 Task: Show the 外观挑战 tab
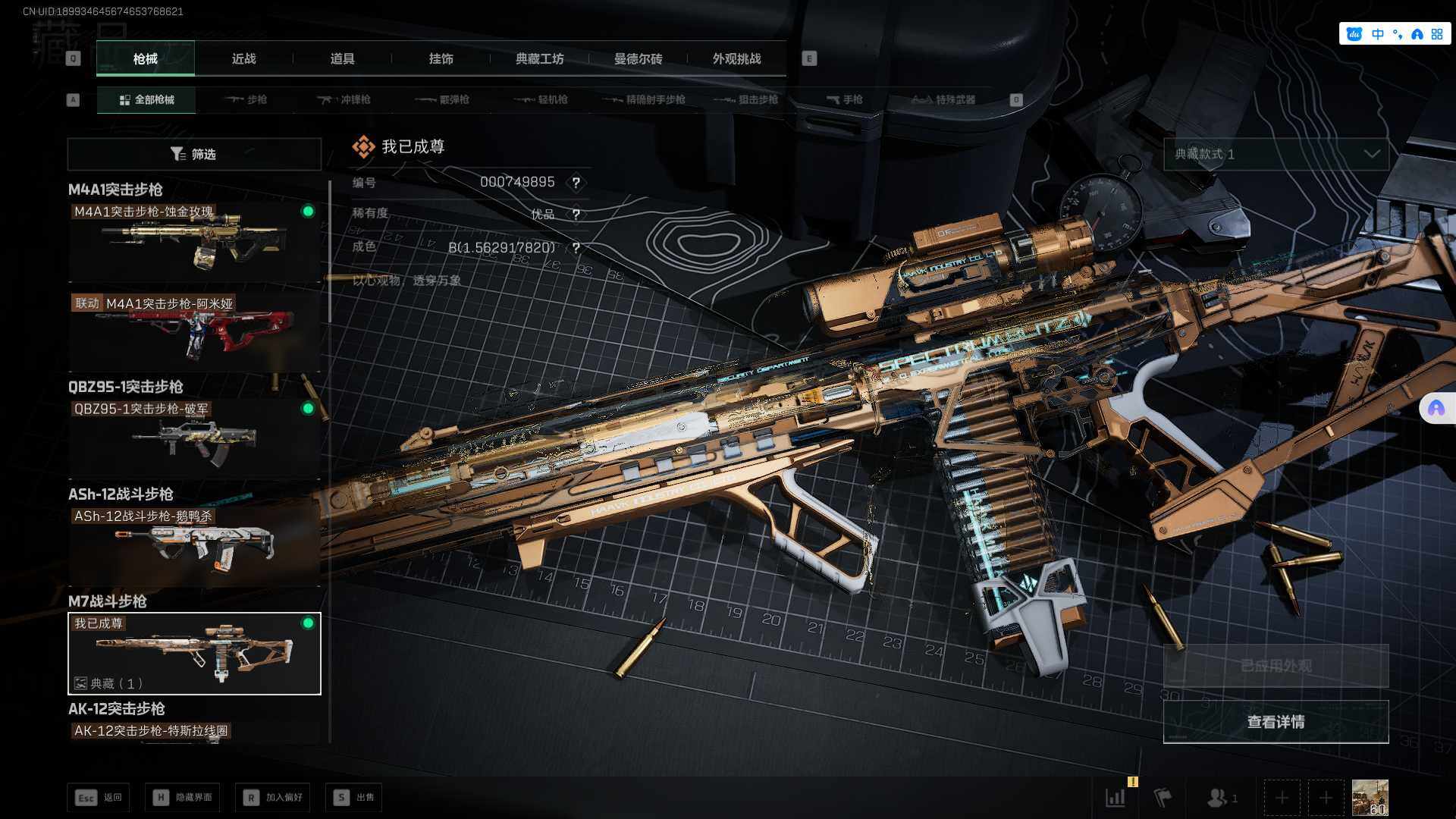(736, 58)
